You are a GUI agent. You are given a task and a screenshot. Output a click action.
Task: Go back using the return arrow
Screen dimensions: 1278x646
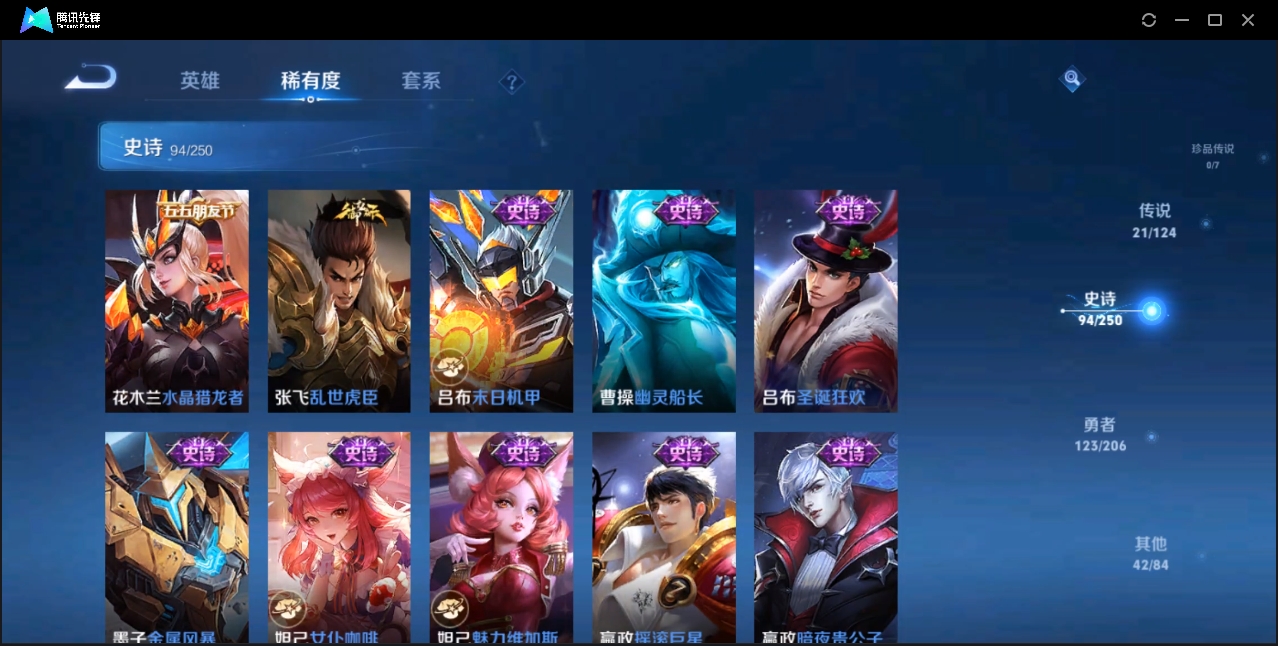pyautogui.click(x=91, y=78)
